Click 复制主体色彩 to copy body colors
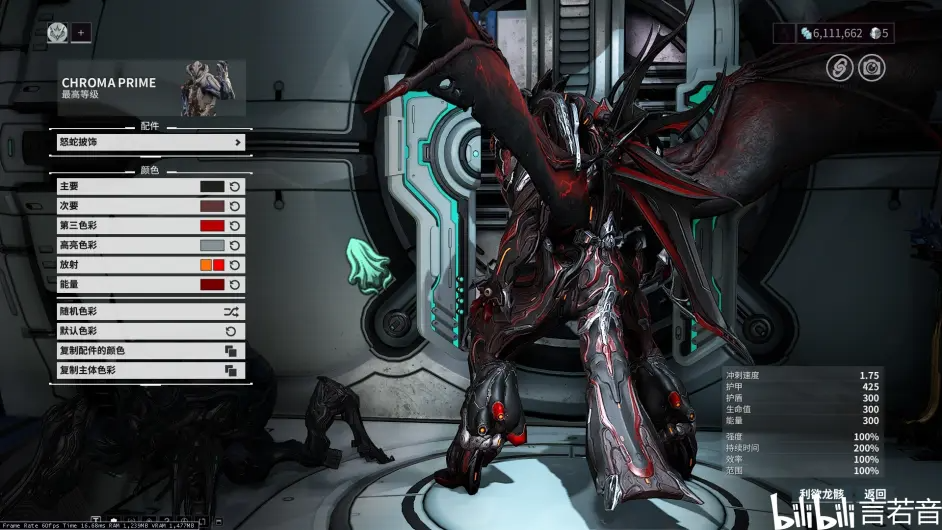 [150, 370]
